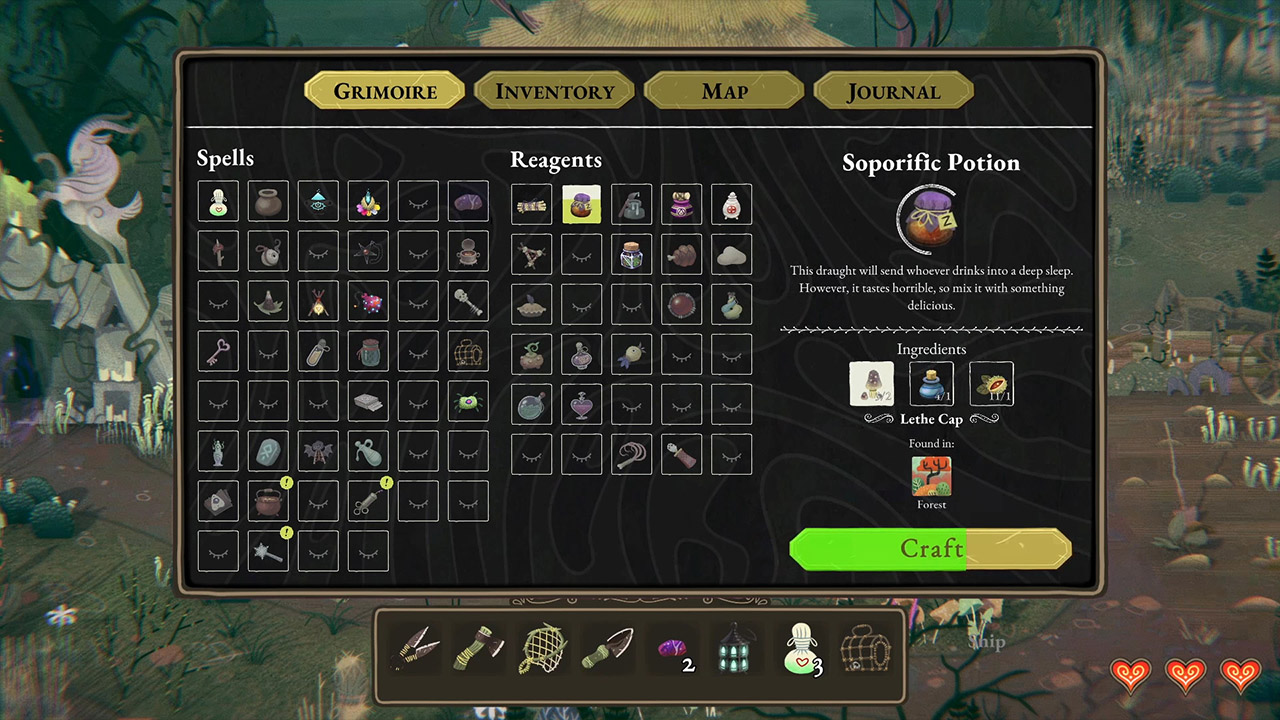Screen dimensions: 1280x720
Task: Switch to the Inventory tab
Action: 554,91
